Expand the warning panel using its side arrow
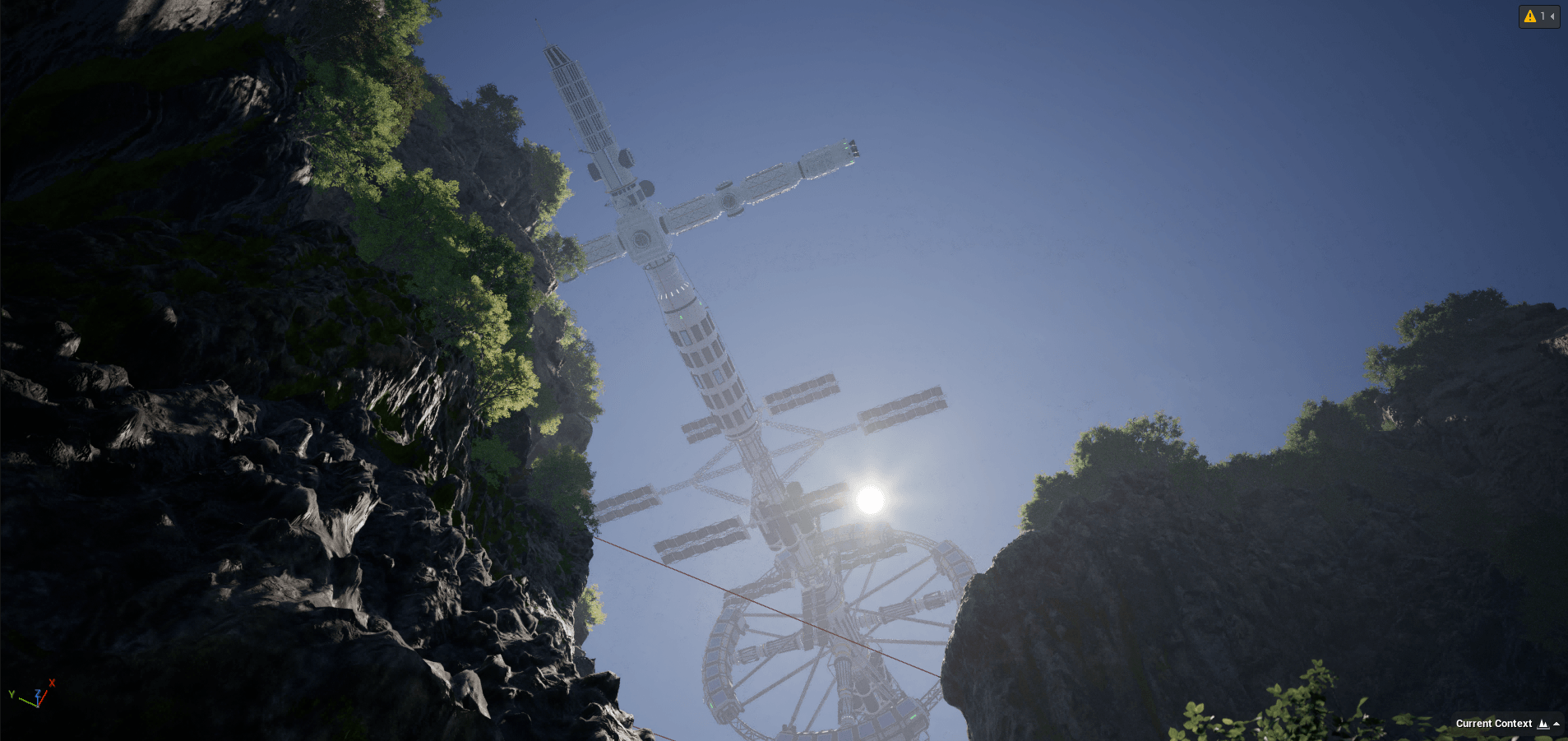Screen dimensions: 1568x741 (x=1552, y=16)
